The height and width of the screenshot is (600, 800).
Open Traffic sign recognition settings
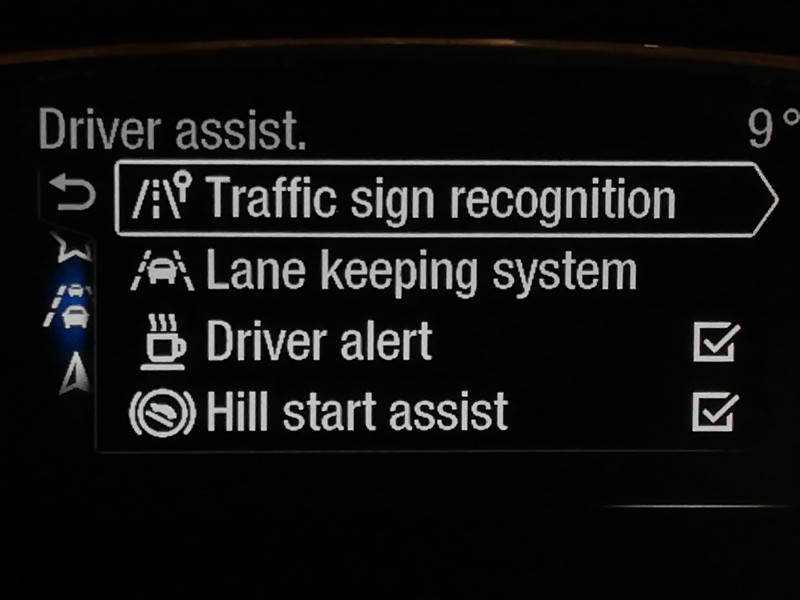pos(440,199)
